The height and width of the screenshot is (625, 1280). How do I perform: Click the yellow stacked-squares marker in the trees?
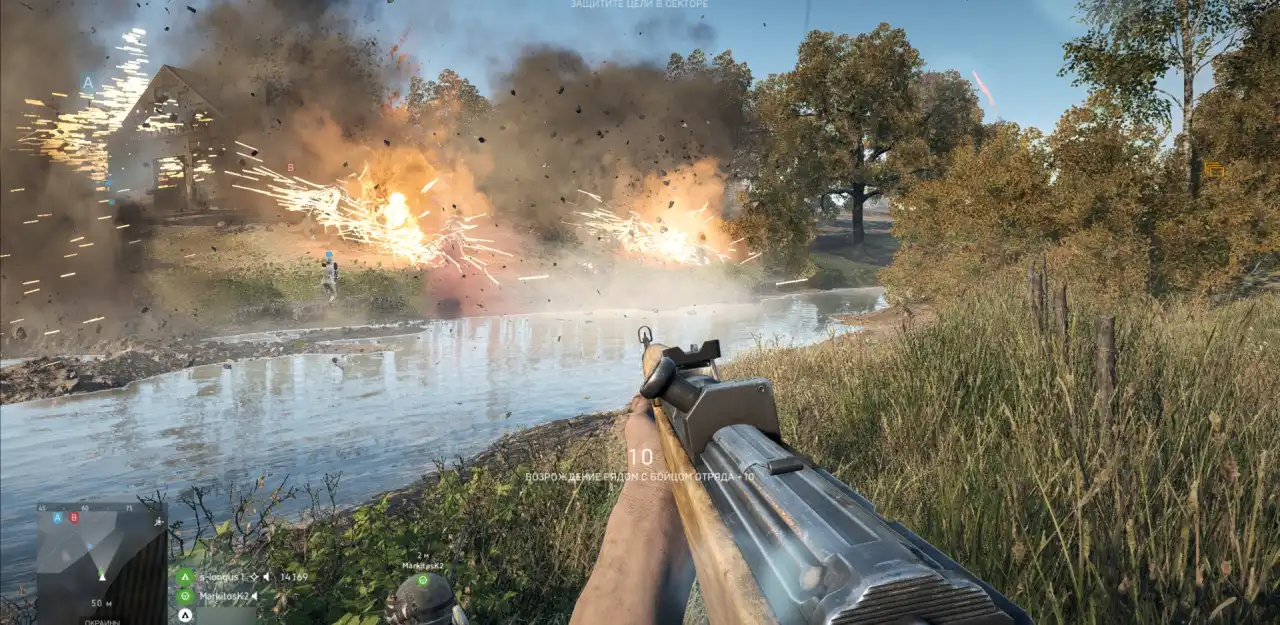[1214, 170]
